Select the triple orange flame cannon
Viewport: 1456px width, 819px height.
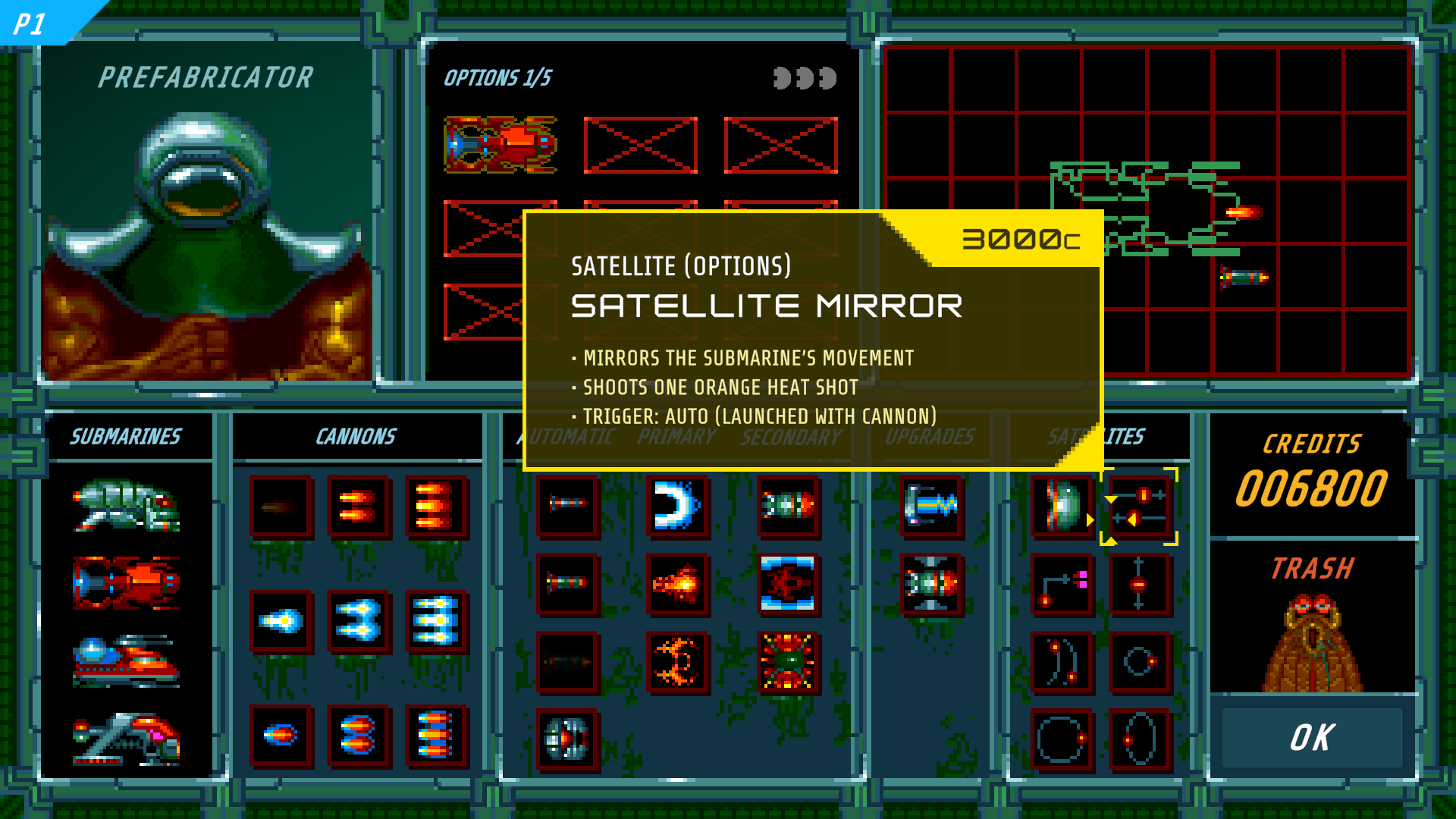coord(436,507)
